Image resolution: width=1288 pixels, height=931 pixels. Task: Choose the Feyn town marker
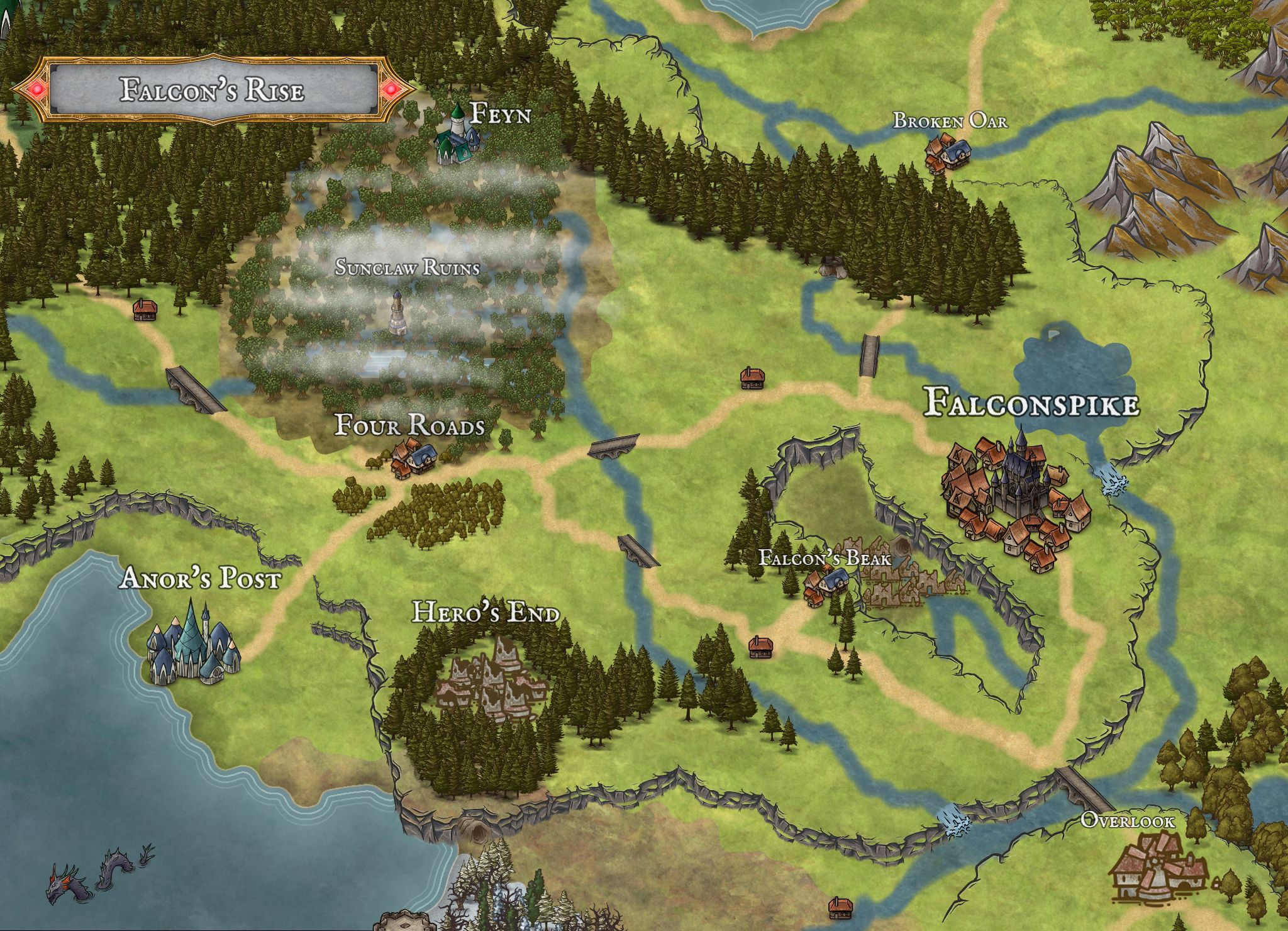[457, 138]
